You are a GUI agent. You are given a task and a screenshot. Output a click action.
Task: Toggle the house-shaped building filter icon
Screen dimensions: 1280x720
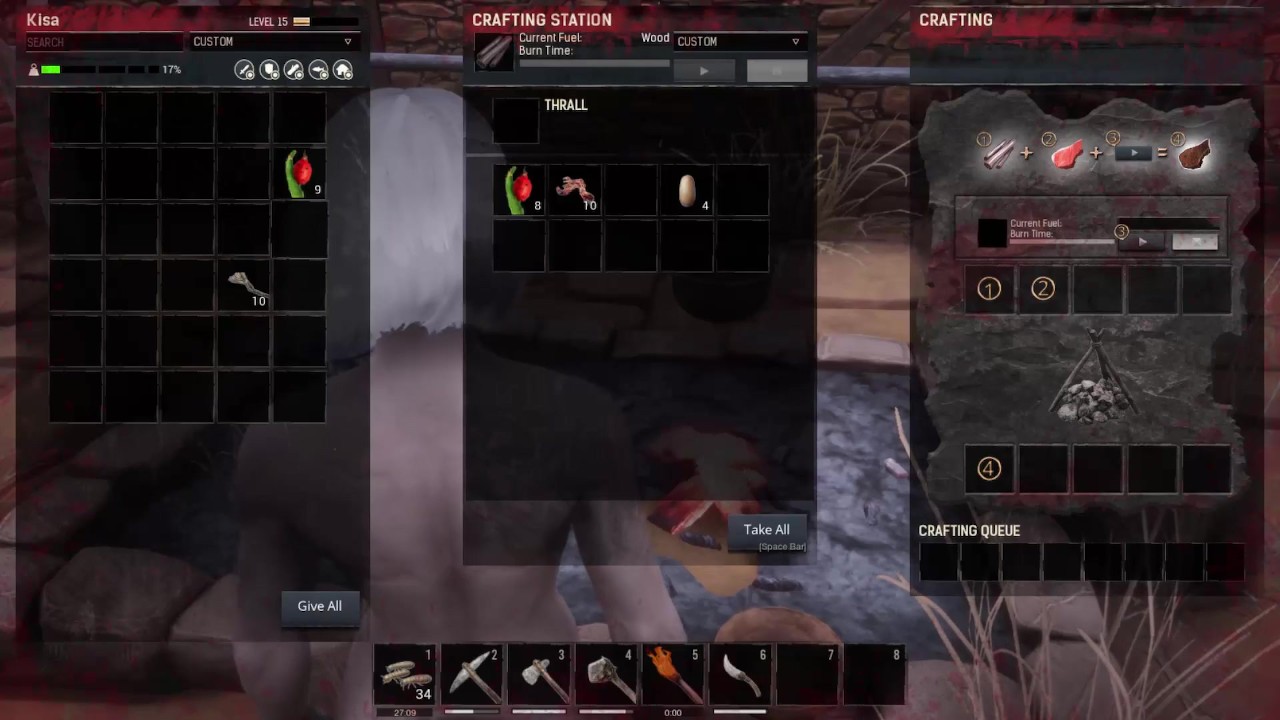pyautogui.click(x=343, y=70)
